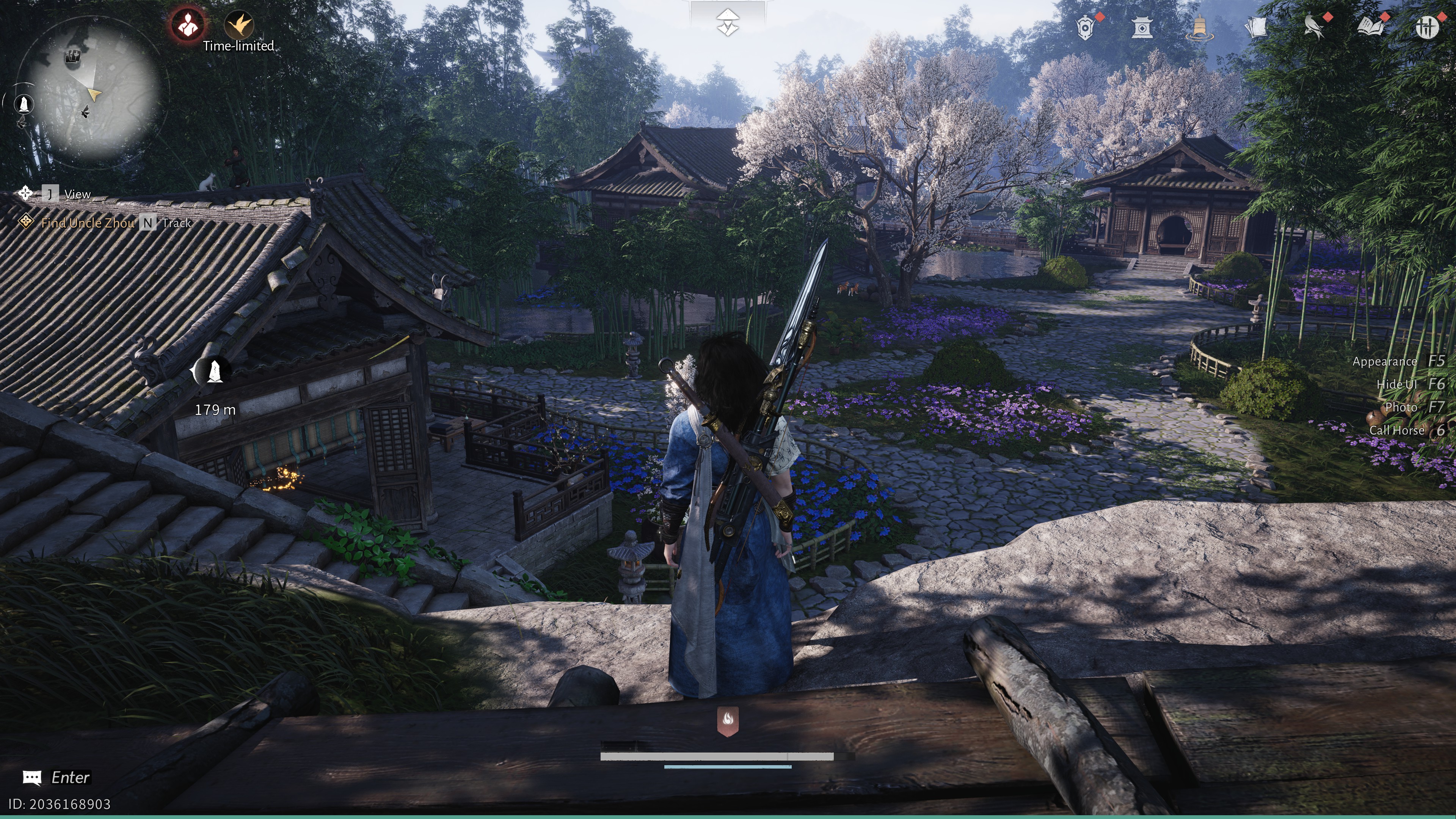Viewport: 1456px width, 819px height.
Task: Select the stone marker at minimap edge
Action: (24, 104)
